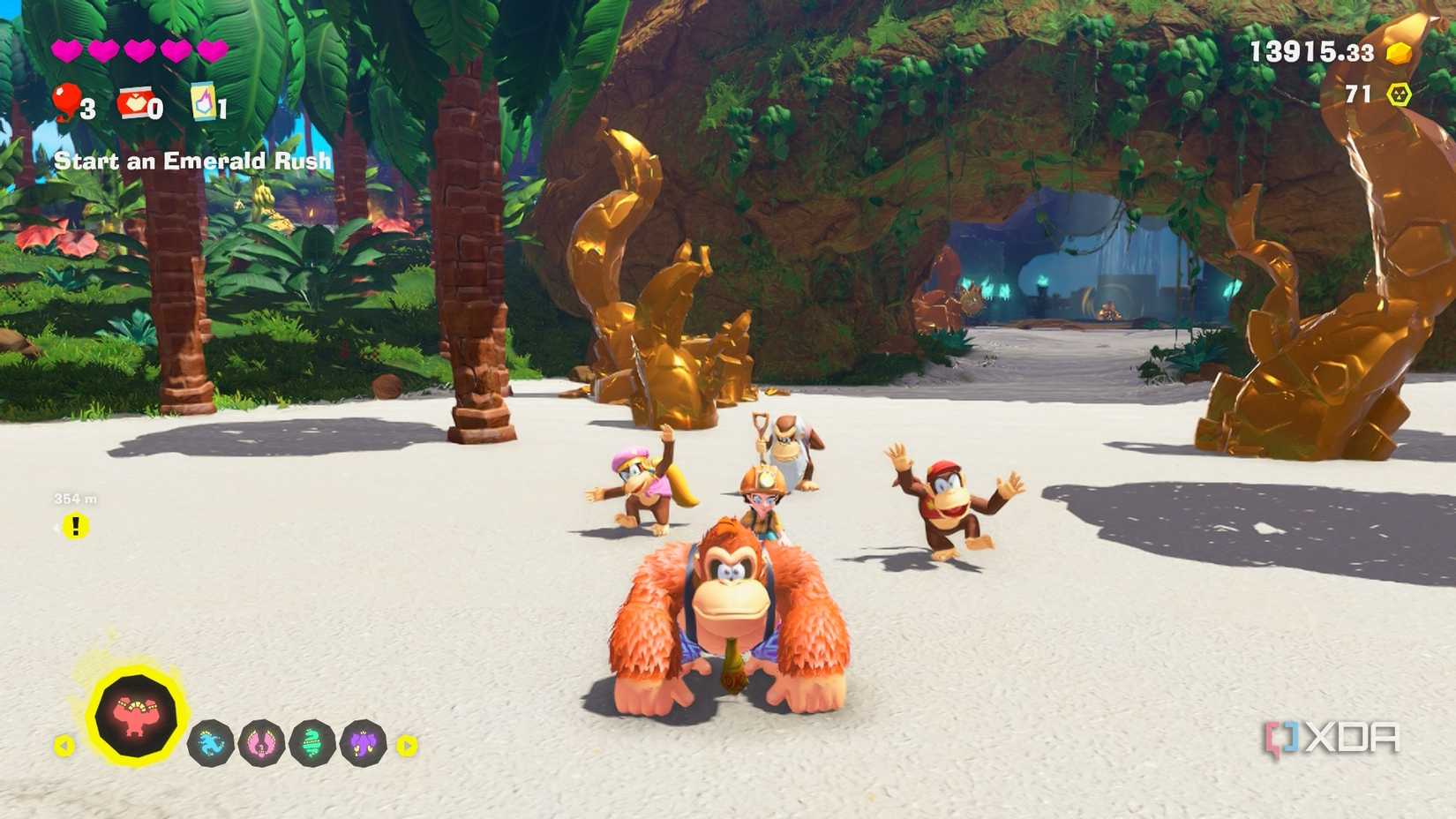Click the 354 m distance label

pyautogui.click(x=76, y=497)
